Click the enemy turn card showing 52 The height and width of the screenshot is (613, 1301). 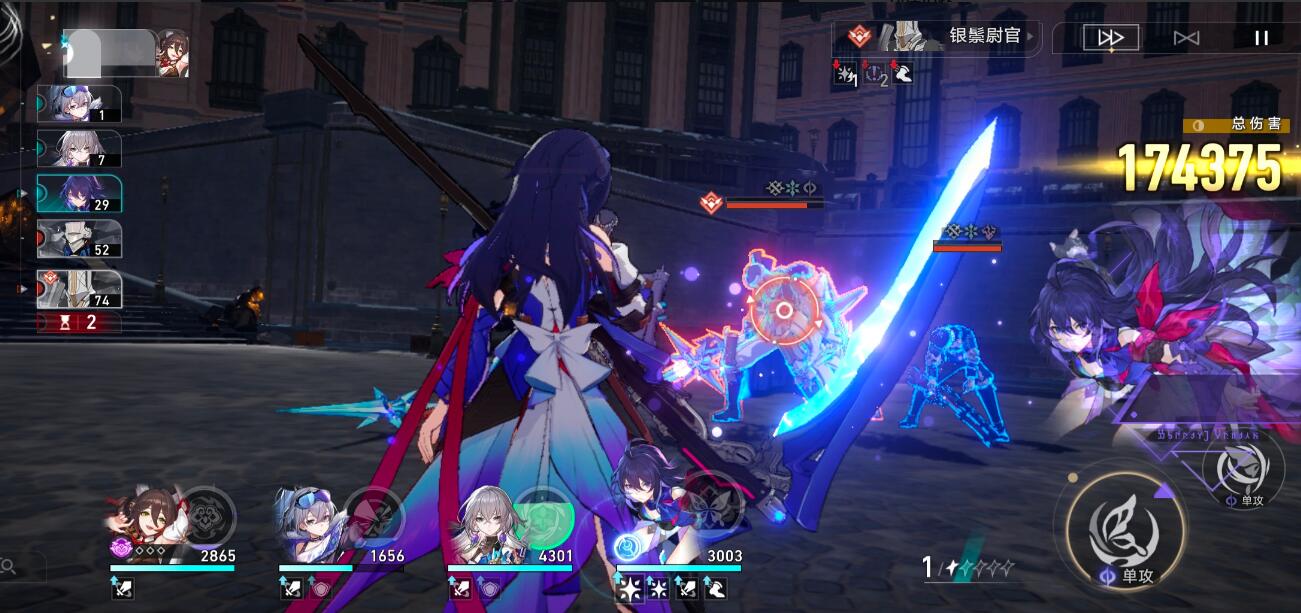coord(79,240)
